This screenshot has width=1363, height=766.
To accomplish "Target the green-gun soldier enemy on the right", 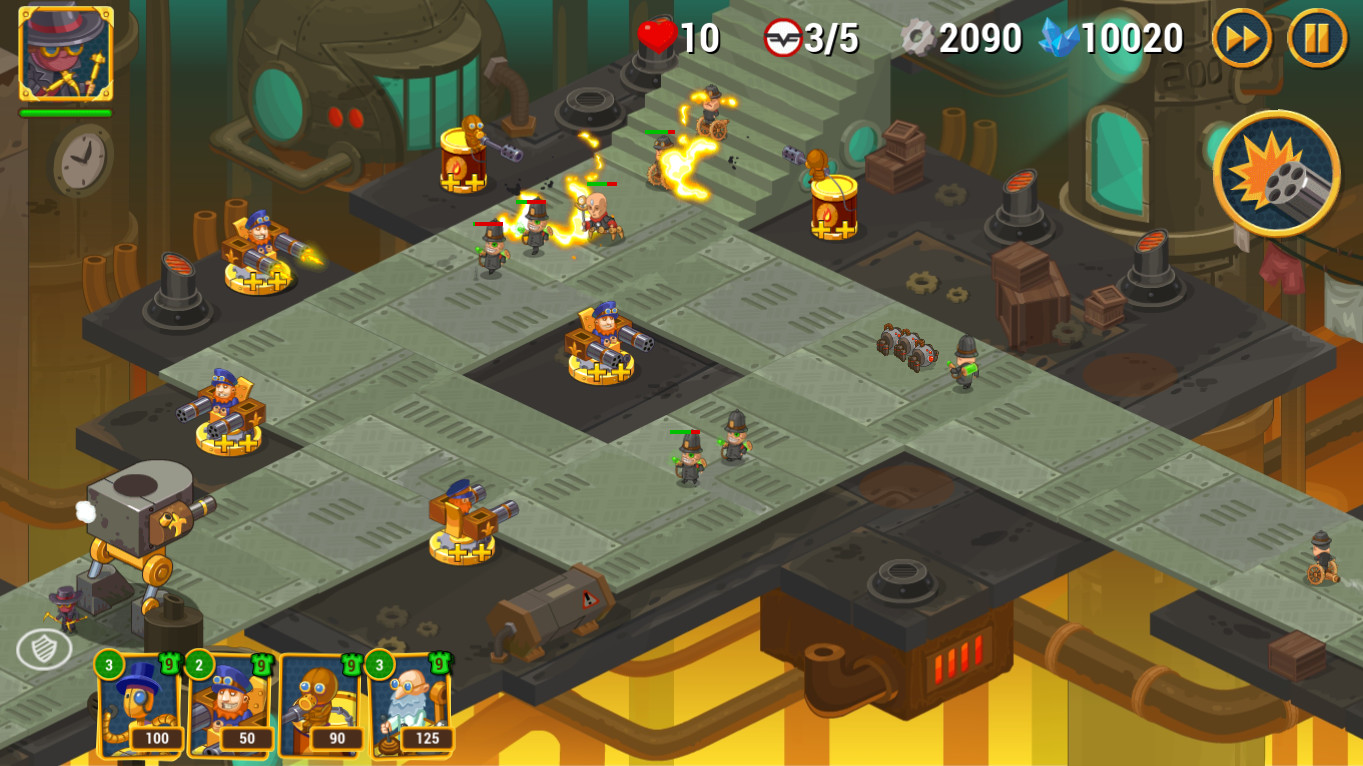I will pyautogui.click(x=965, y=365).
